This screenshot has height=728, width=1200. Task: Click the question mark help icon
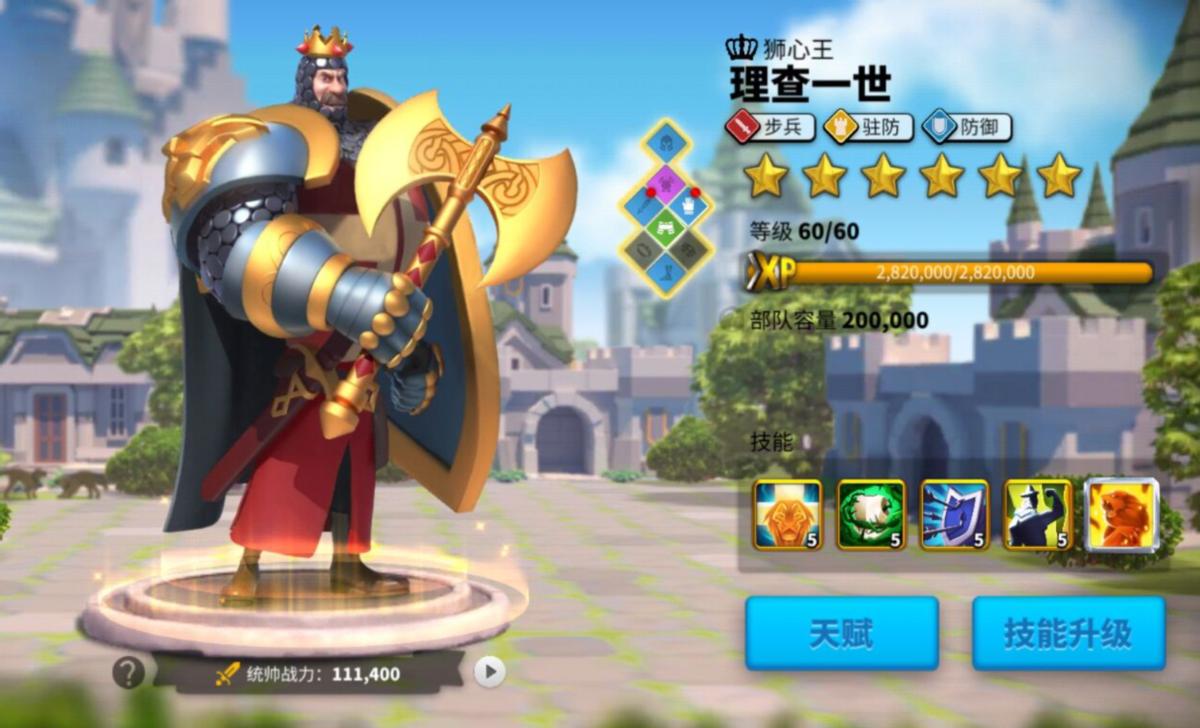point(128,673)
